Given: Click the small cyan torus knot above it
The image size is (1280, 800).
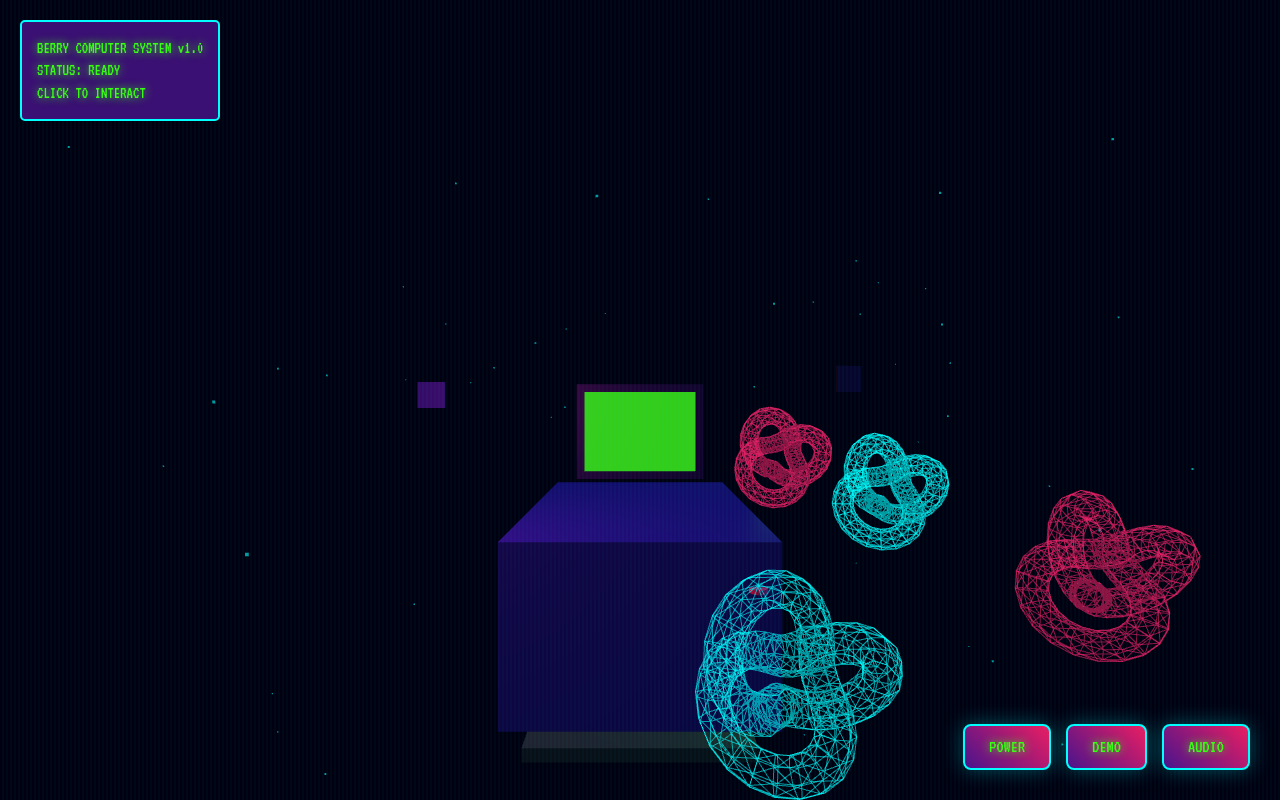Looking at the screenshot, I should (889, 490).
